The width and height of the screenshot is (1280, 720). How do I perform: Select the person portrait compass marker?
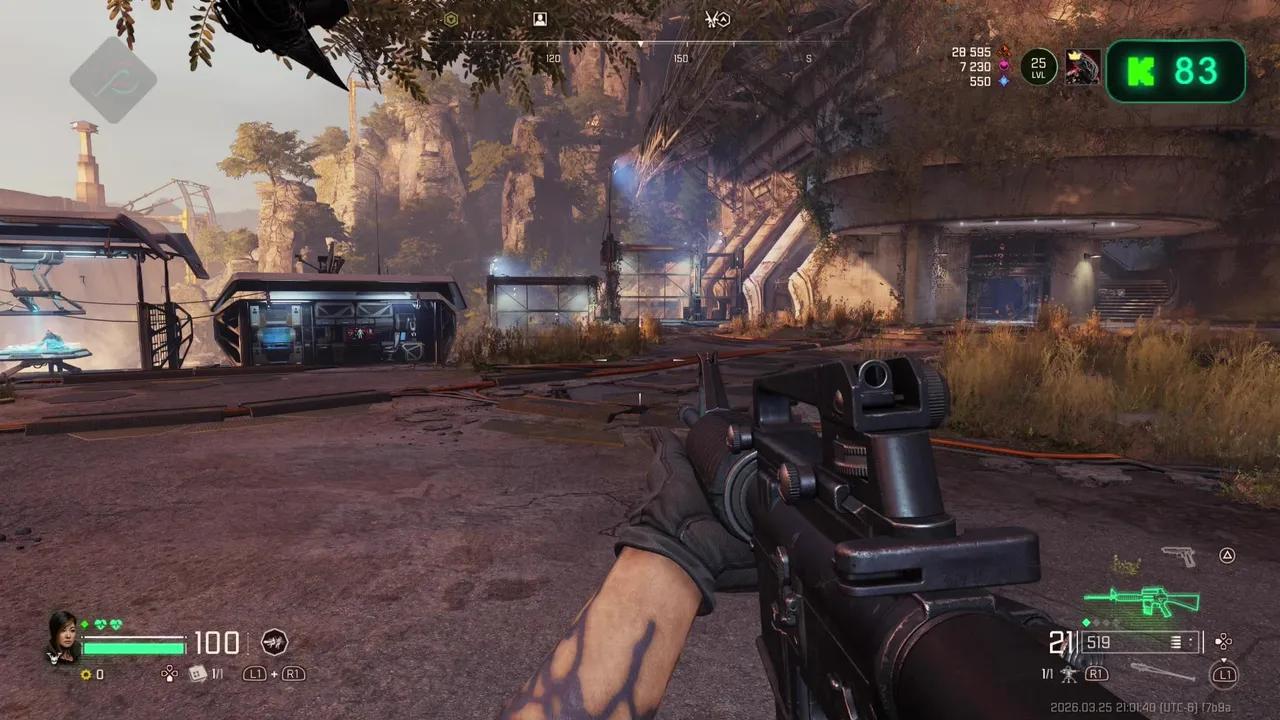click(540, 19)
